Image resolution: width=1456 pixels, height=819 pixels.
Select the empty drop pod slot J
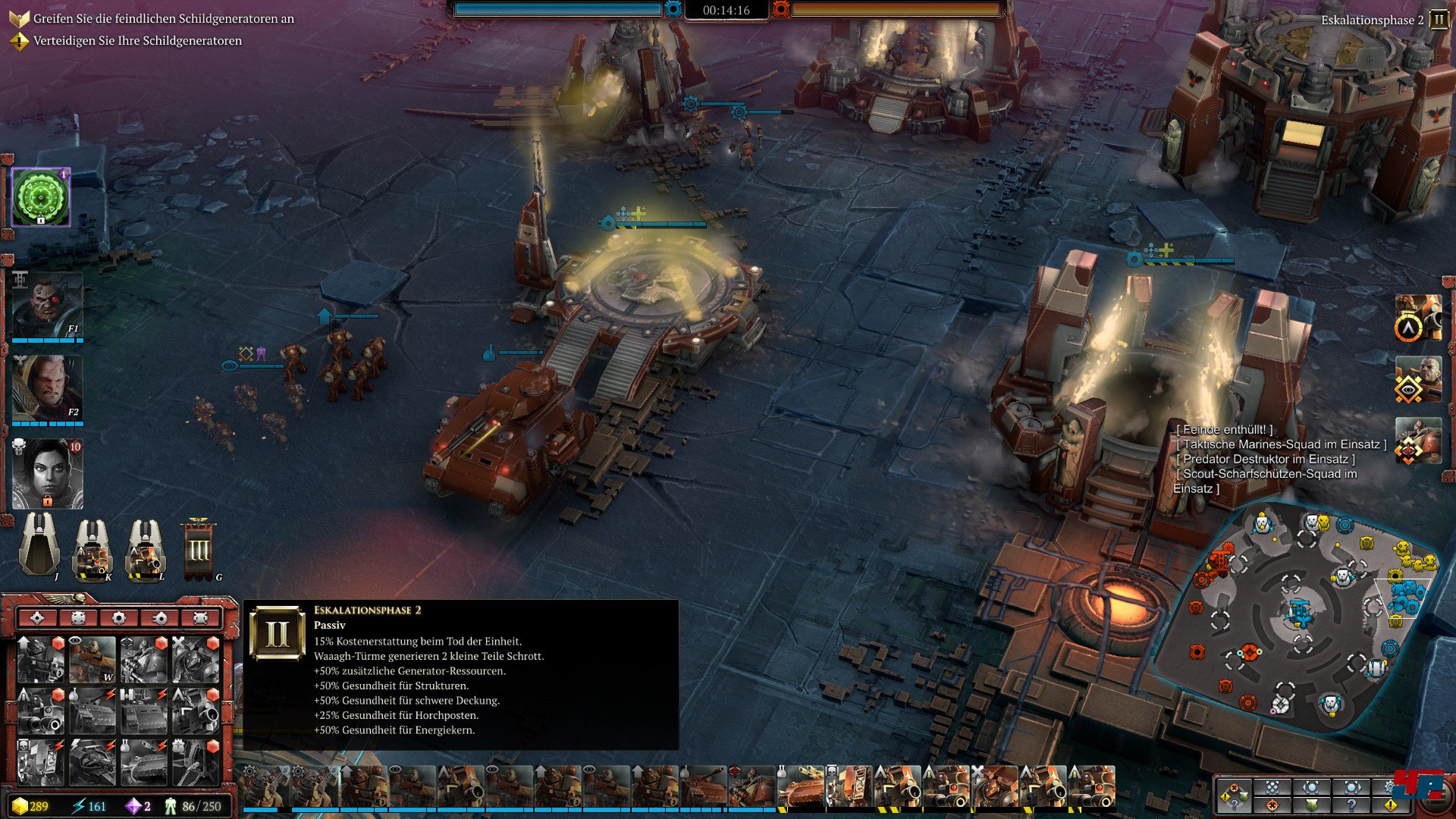pyautogui.click(x=39, y=546)
